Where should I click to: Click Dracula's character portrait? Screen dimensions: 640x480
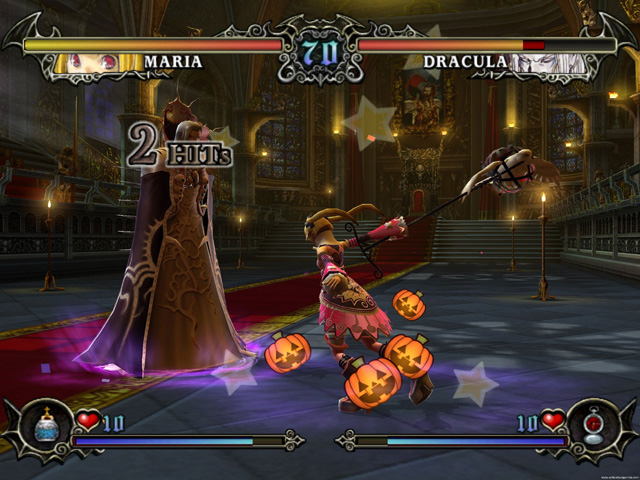click(544, 62)
